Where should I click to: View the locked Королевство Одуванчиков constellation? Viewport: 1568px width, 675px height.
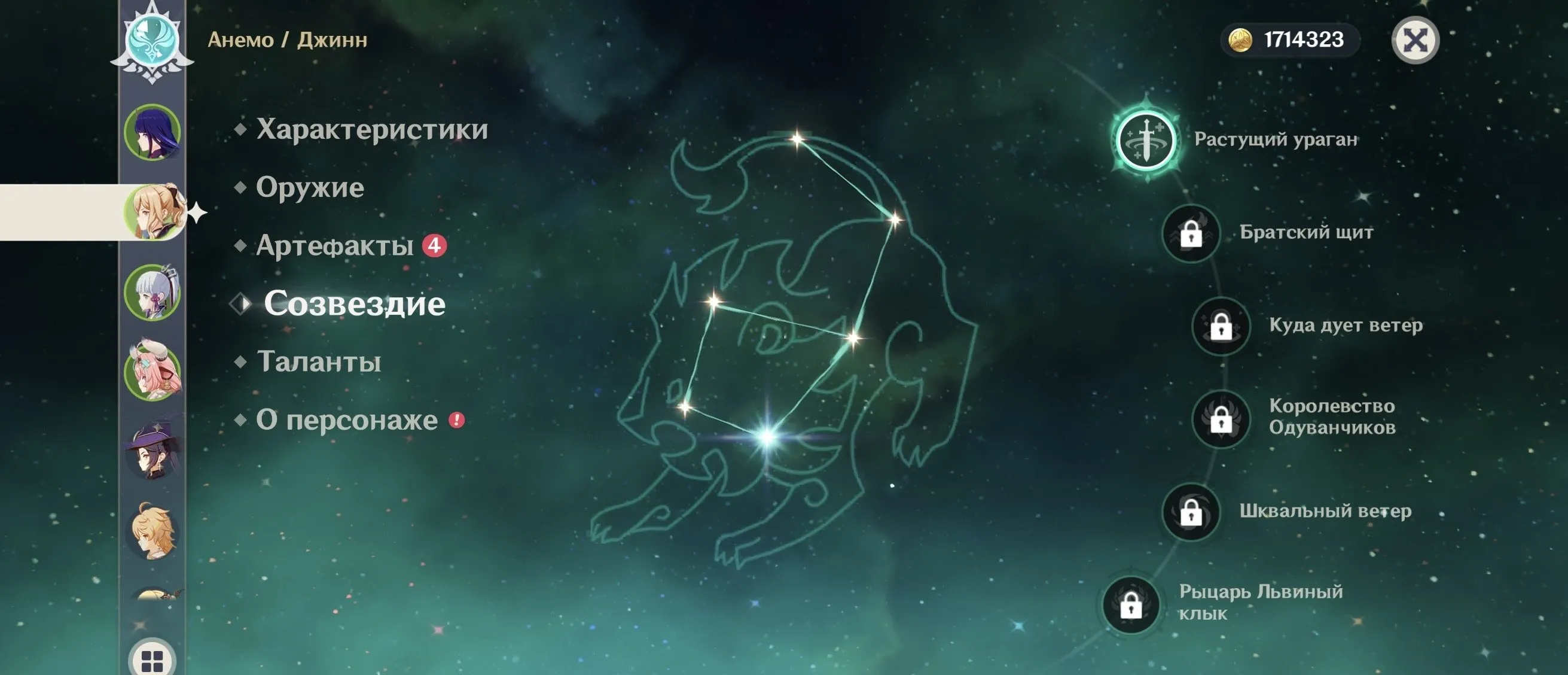1221,418
